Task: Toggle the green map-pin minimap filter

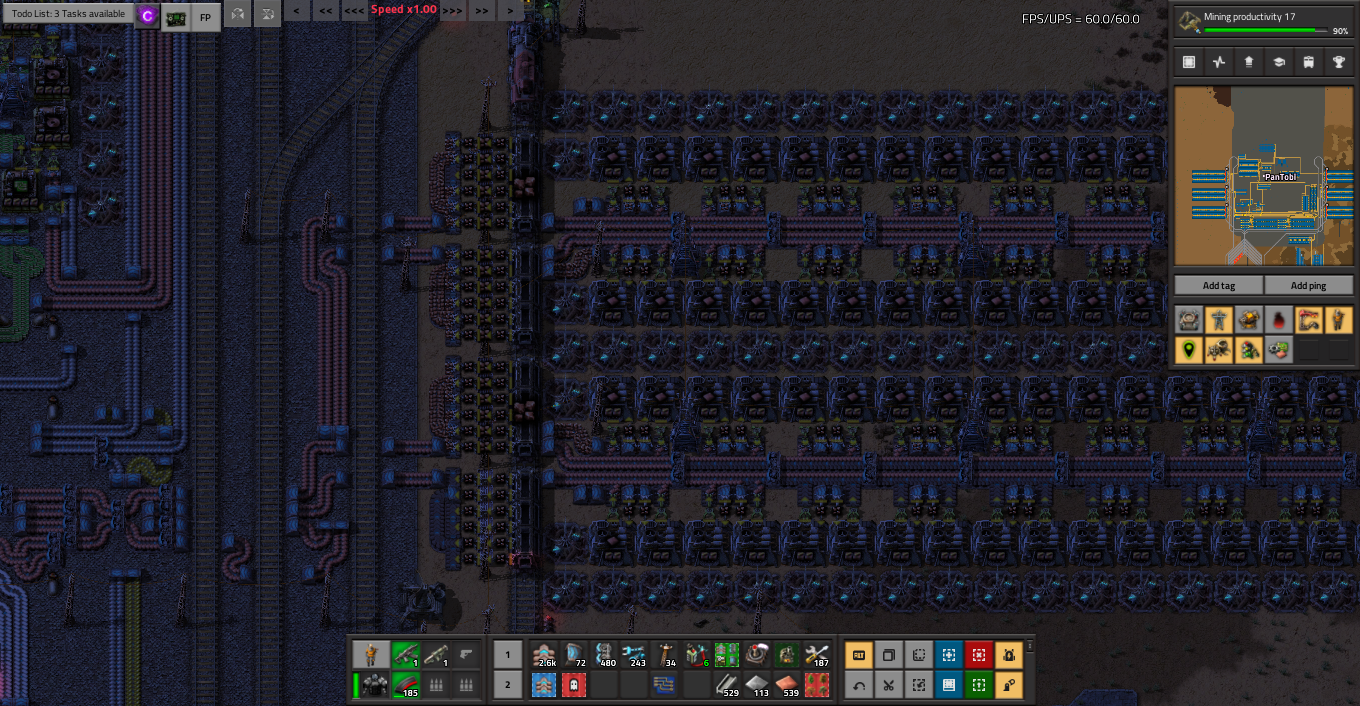Action: point(1188,350)
